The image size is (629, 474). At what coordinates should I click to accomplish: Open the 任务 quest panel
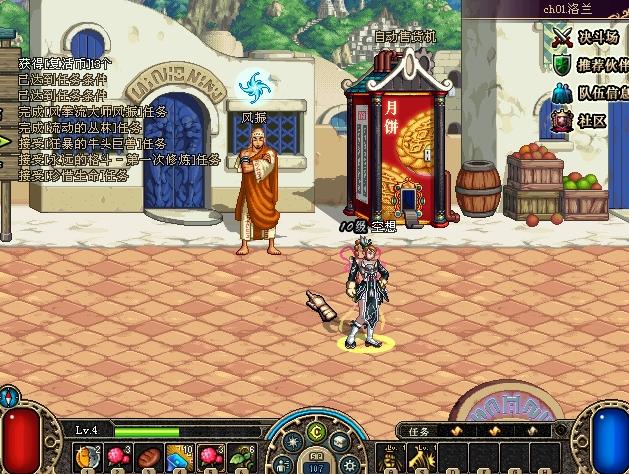pyautogui.click(x=419, y=430)
